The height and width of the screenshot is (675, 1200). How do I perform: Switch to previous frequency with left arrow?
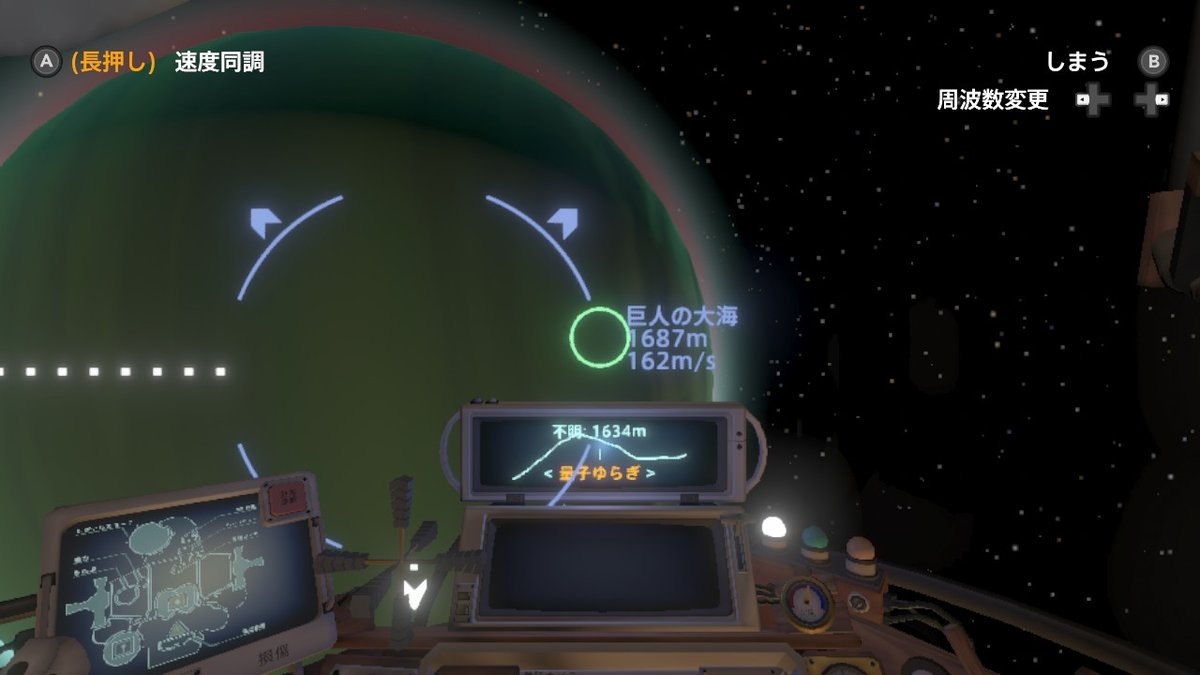pos(549,473)
